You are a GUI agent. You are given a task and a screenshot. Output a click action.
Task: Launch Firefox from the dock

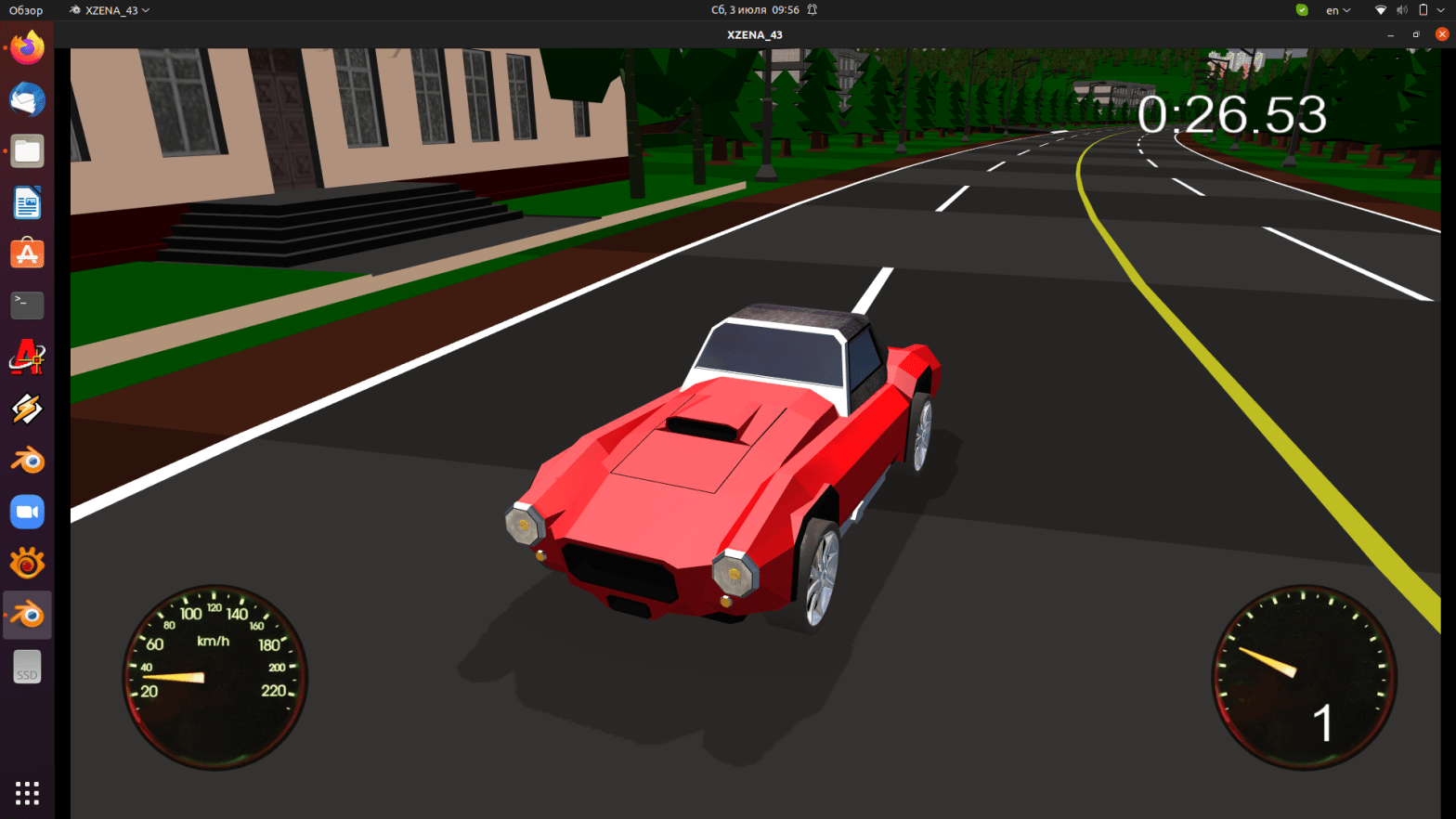(x=27, y=47)
